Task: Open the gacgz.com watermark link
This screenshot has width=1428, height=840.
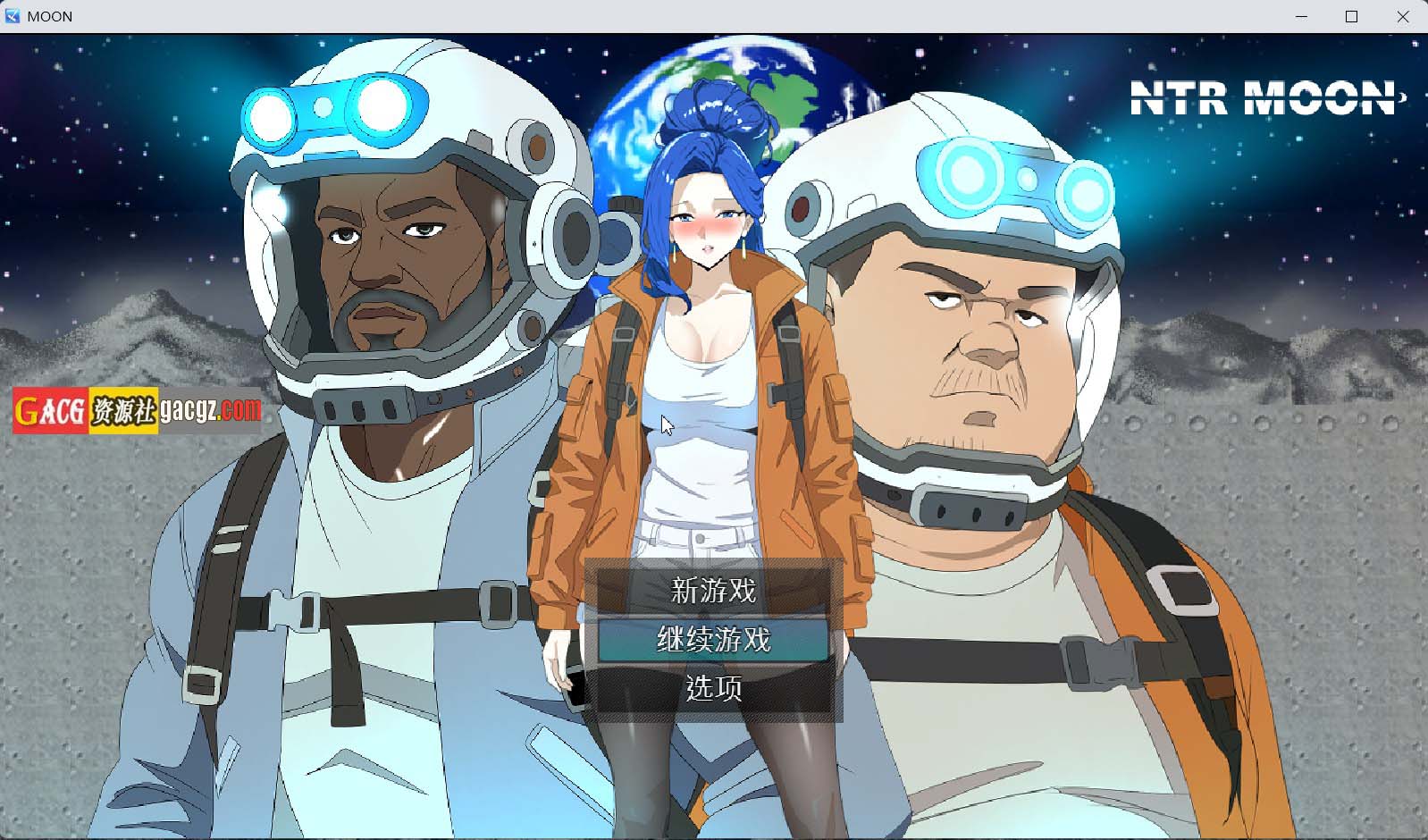Action: [212, 411]
